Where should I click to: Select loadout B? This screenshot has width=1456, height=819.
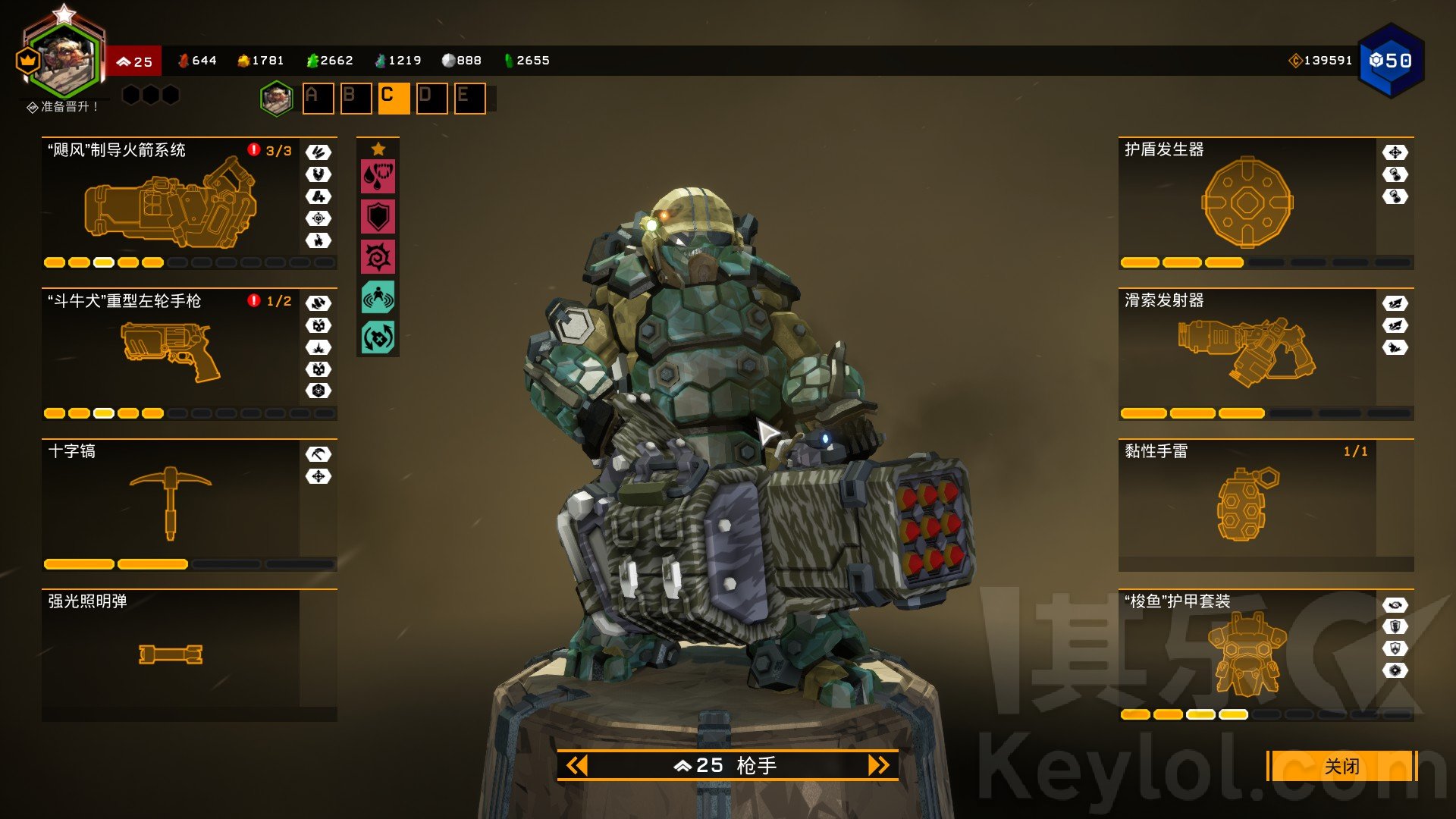pos(356,98)
